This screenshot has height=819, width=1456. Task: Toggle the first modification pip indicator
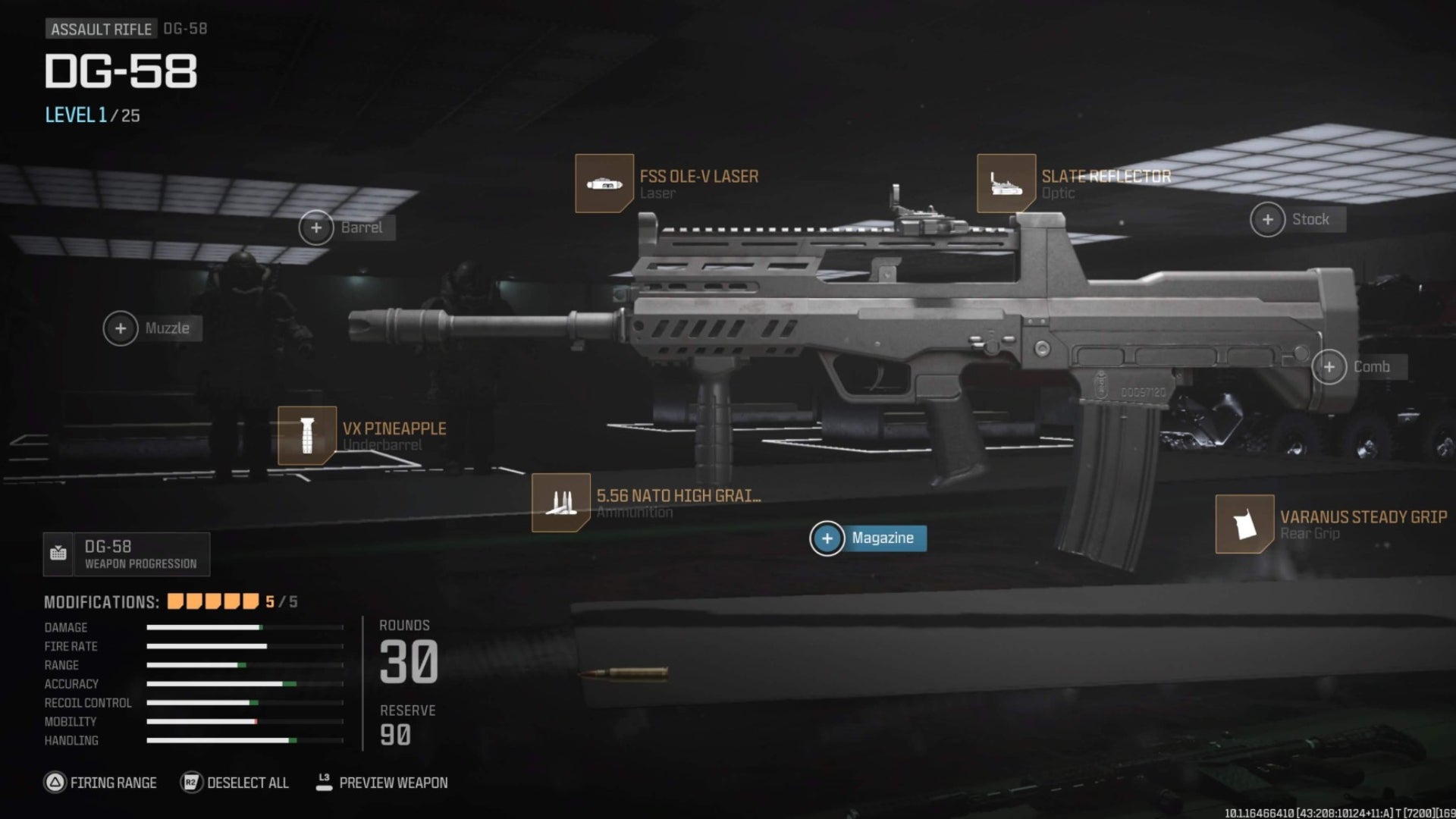pos(174,599)
